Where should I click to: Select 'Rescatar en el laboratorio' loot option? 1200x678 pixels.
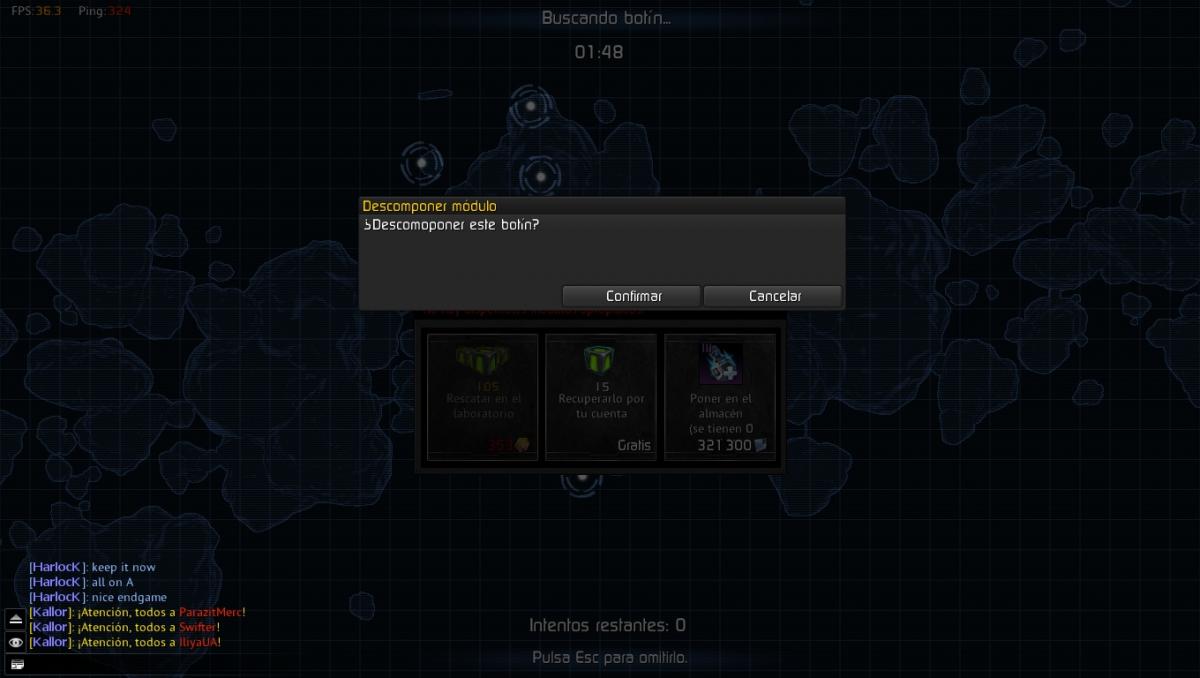coord(483,397)
